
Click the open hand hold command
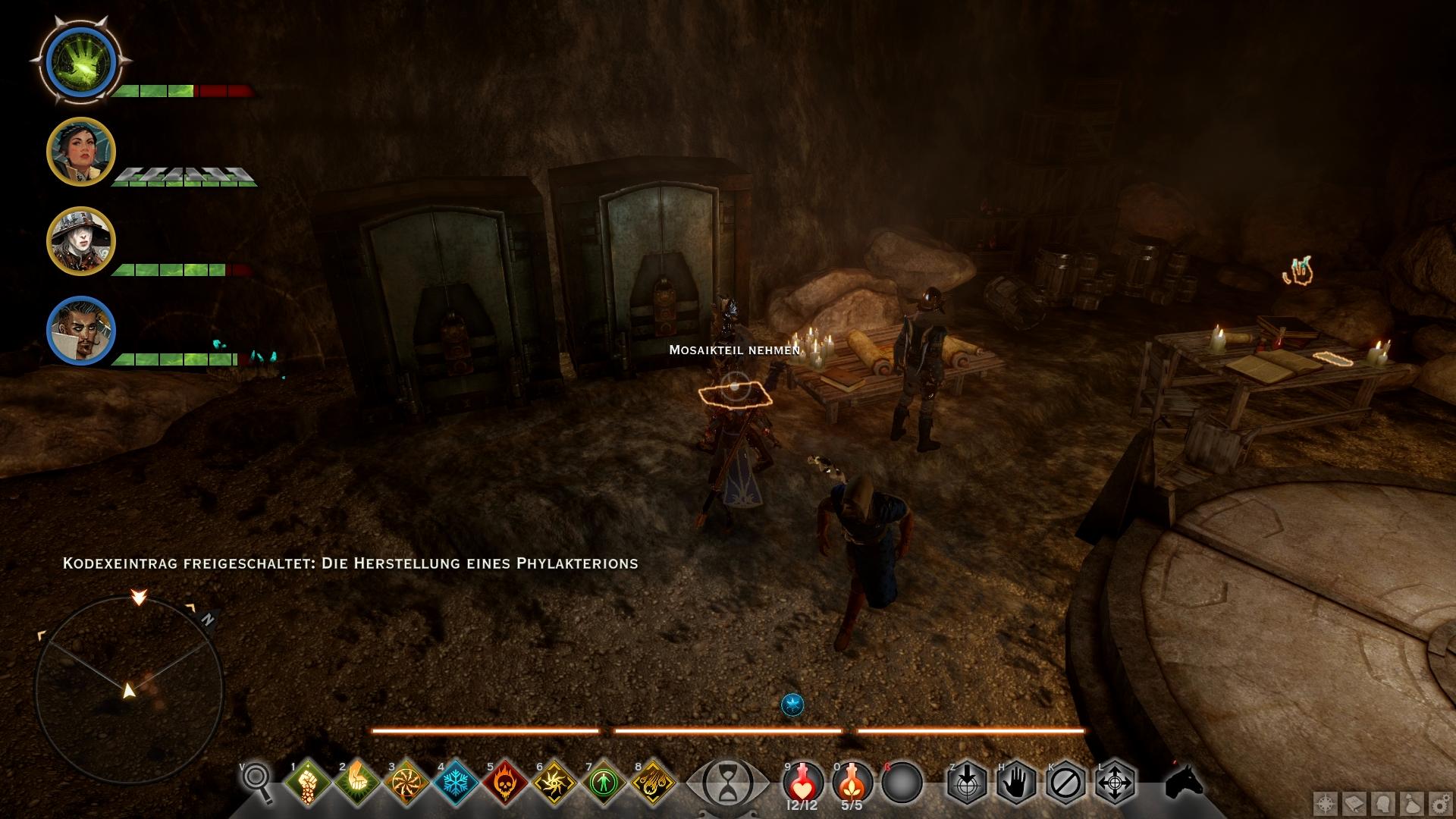1016,781
